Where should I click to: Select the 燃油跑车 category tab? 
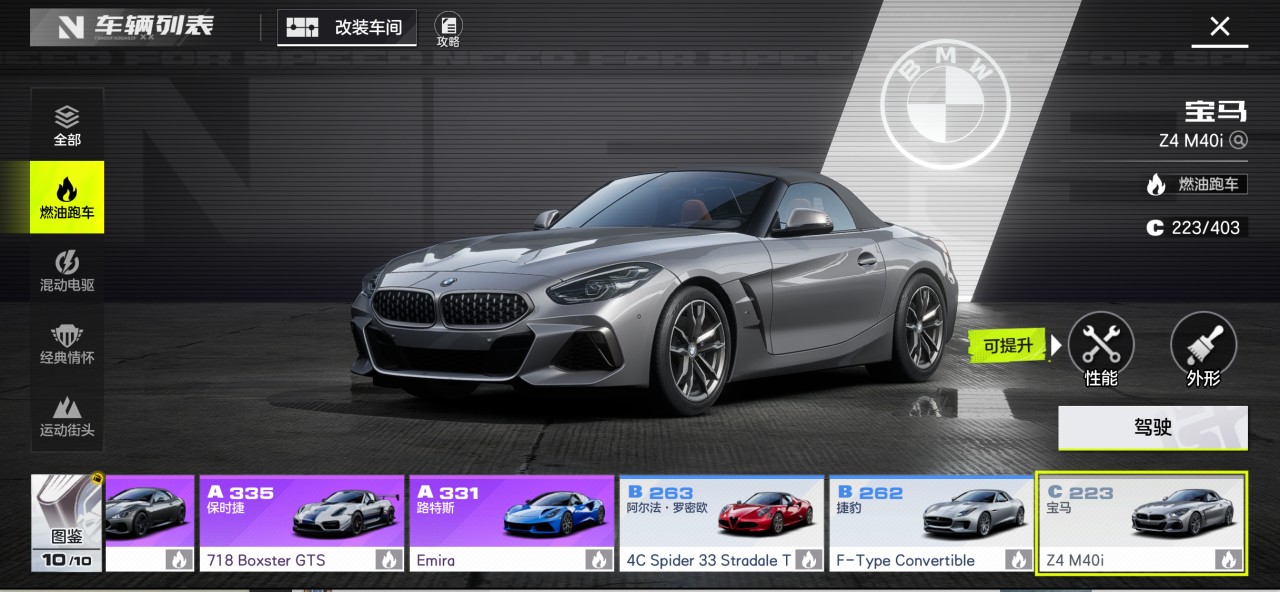pyautogui.click(x=67, y=197)
